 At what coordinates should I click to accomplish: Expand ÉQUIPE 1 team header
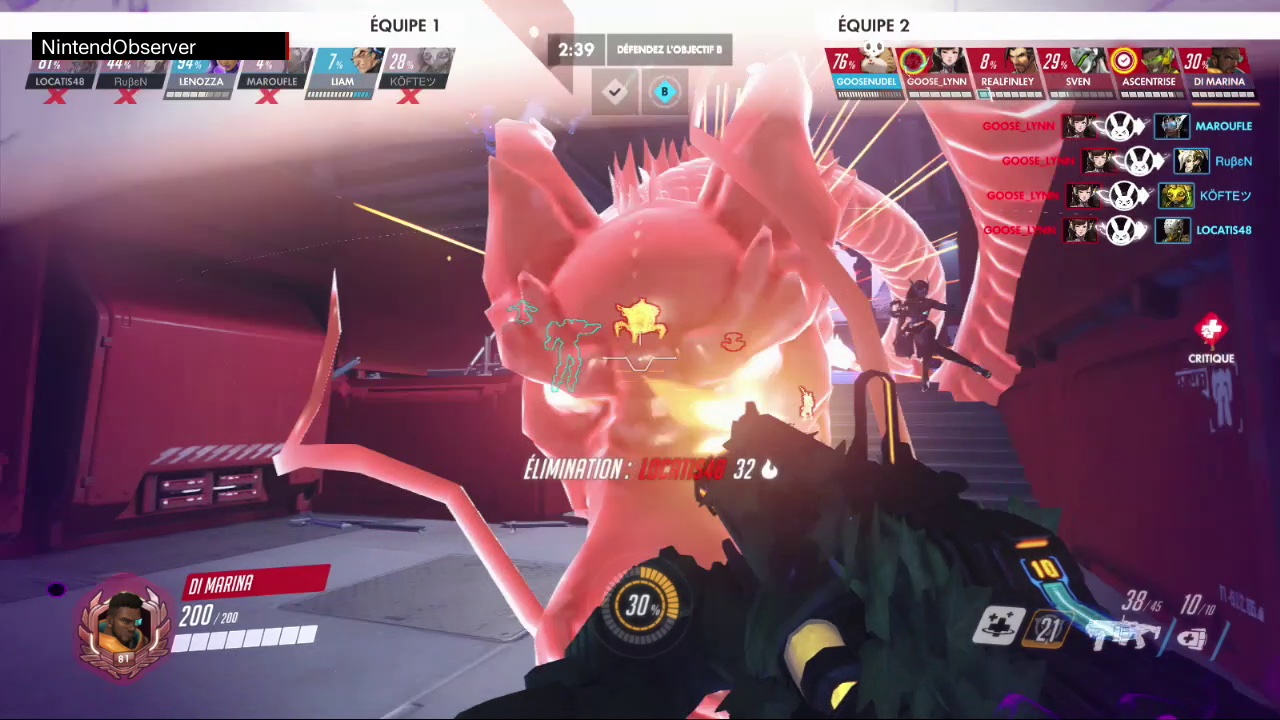coord(404,25)
